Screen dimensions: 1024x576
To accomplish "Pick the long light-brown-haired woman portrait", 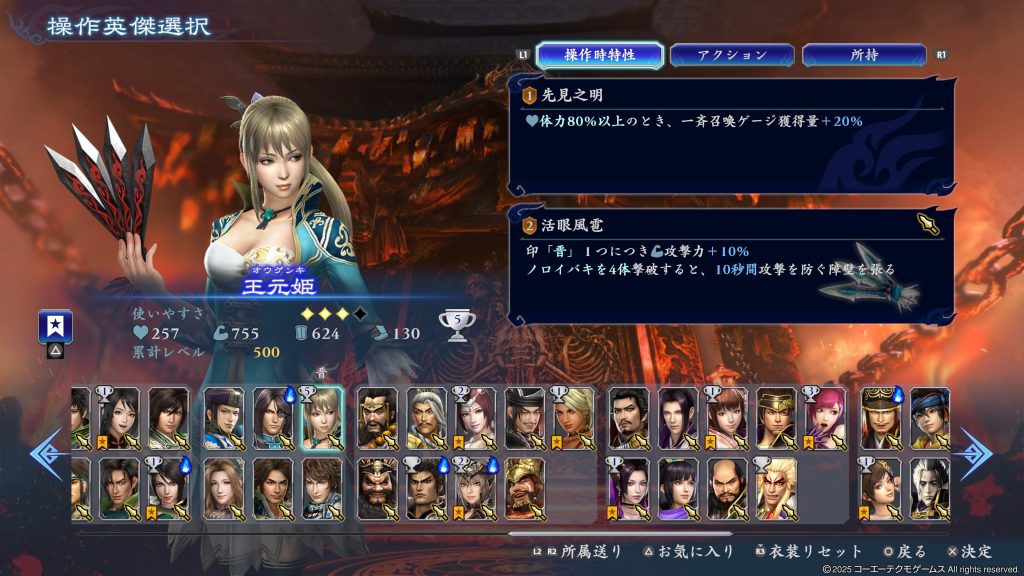I will pos(223,488).
